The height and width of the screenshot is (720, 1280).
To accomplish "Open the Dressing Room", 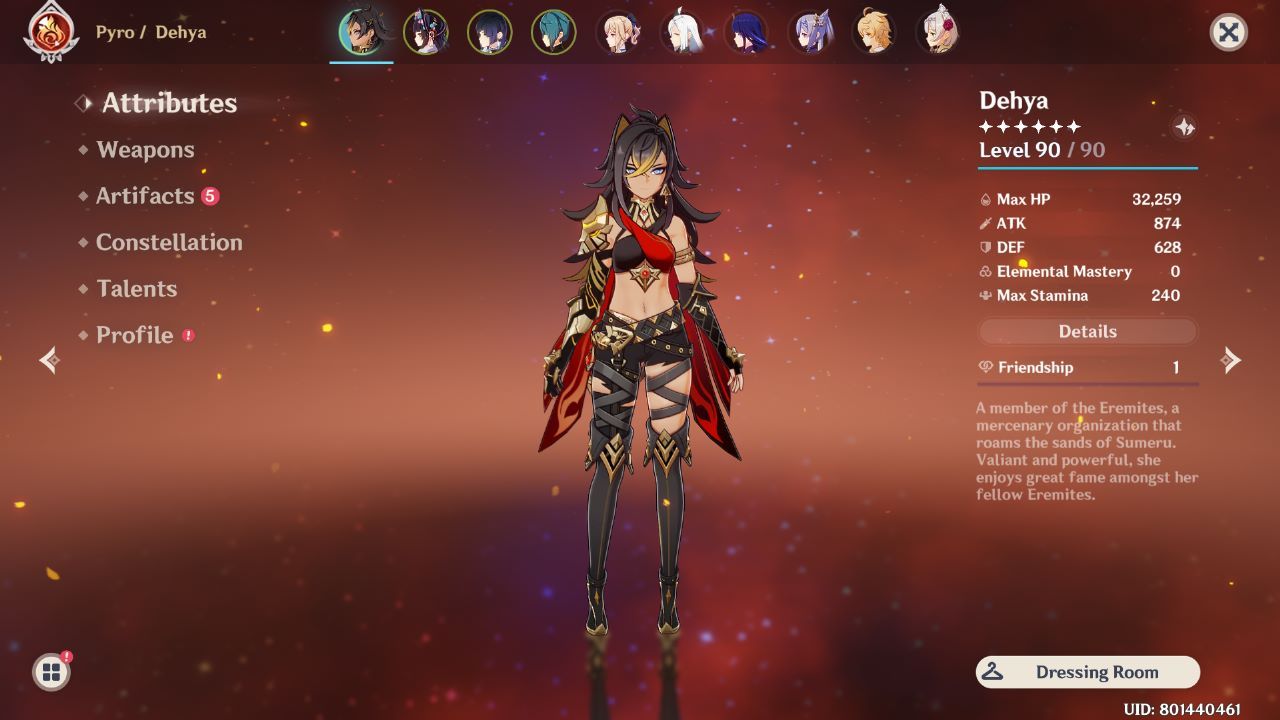I will (1087, 671).
